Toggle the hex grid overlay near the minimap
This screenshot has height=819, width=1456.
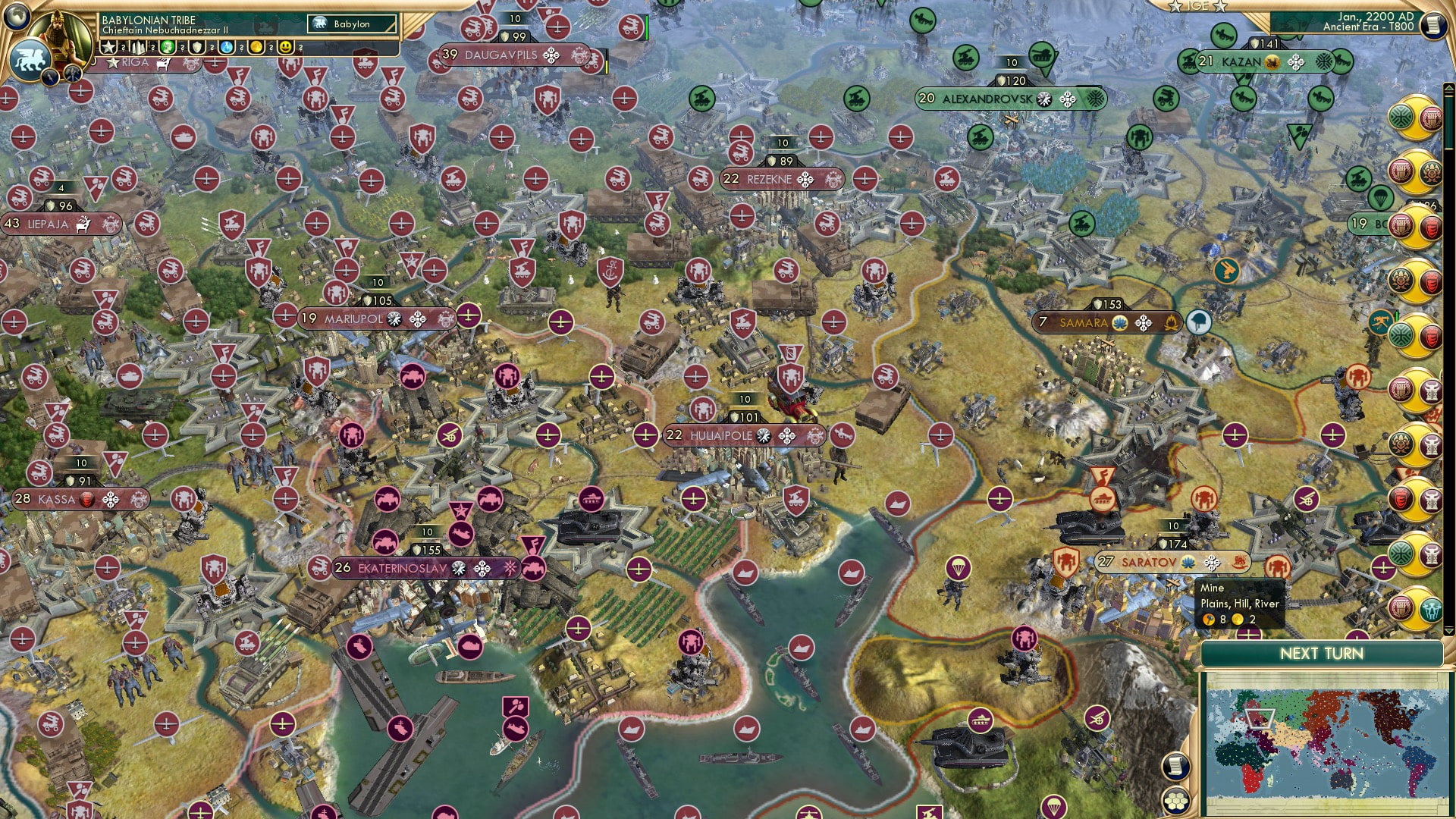pyautogui.click(x=1176, y=801)
